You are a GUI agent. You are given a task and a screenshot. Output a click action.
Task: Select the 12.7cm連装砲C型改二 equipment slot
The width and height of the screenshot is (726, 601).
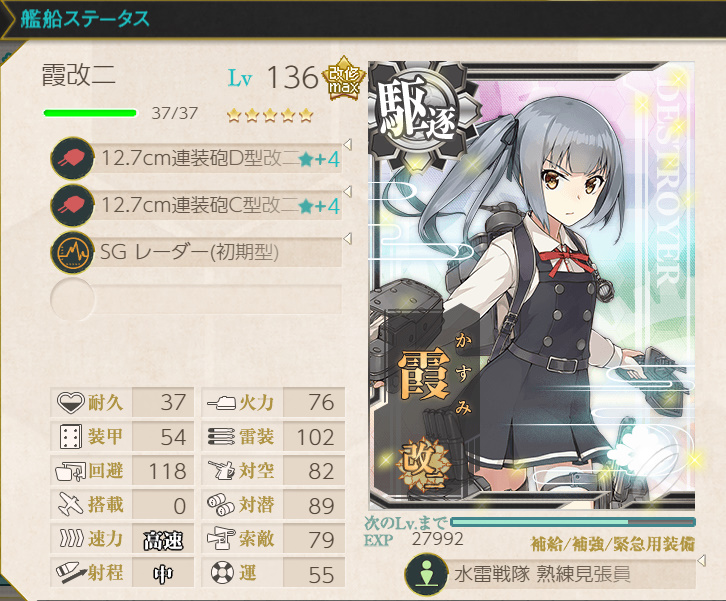[x=198, y=205]
